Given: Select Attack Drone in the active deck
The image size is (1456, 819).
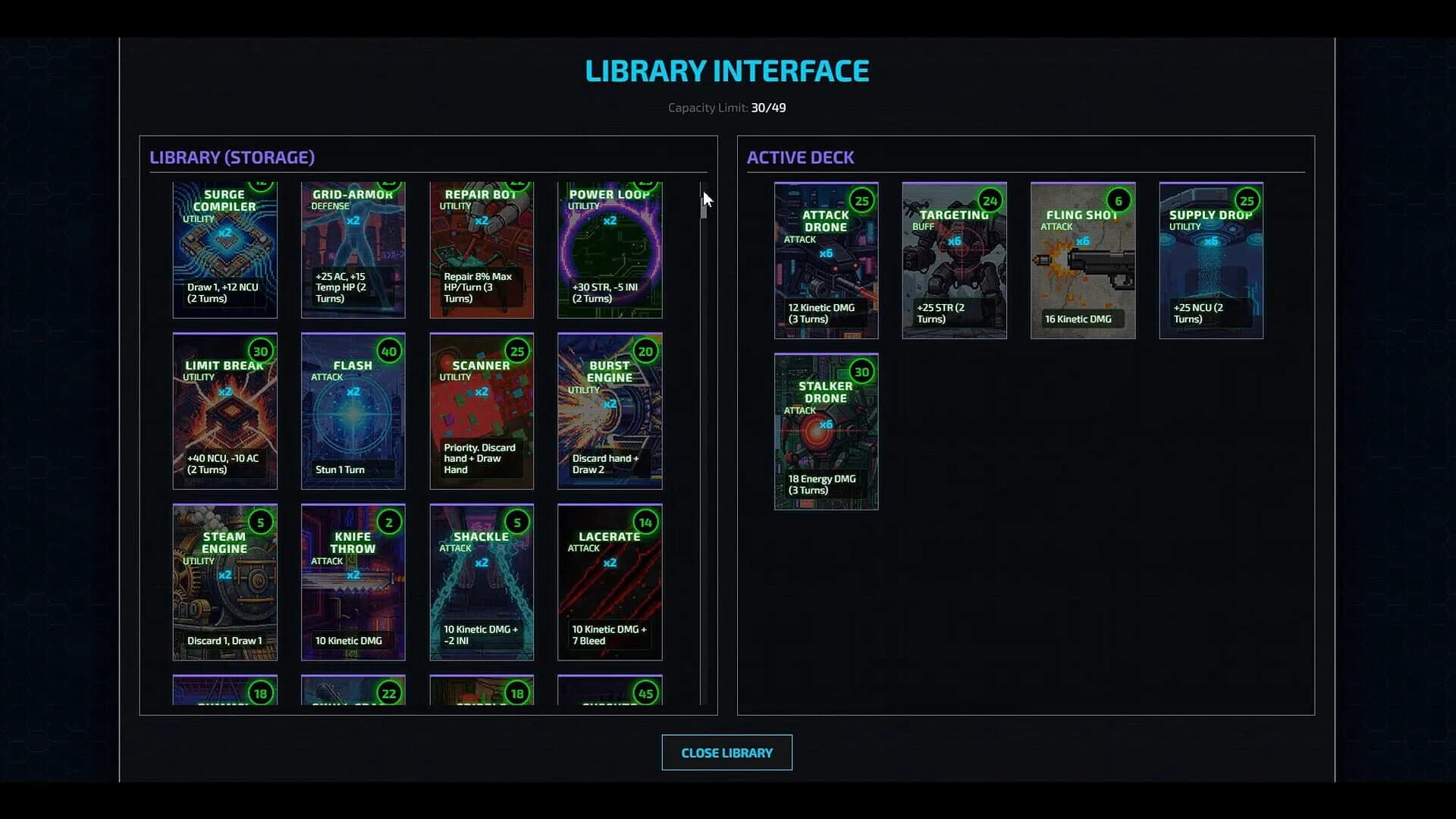Looking at the screenshot, I should pos(825,260).
